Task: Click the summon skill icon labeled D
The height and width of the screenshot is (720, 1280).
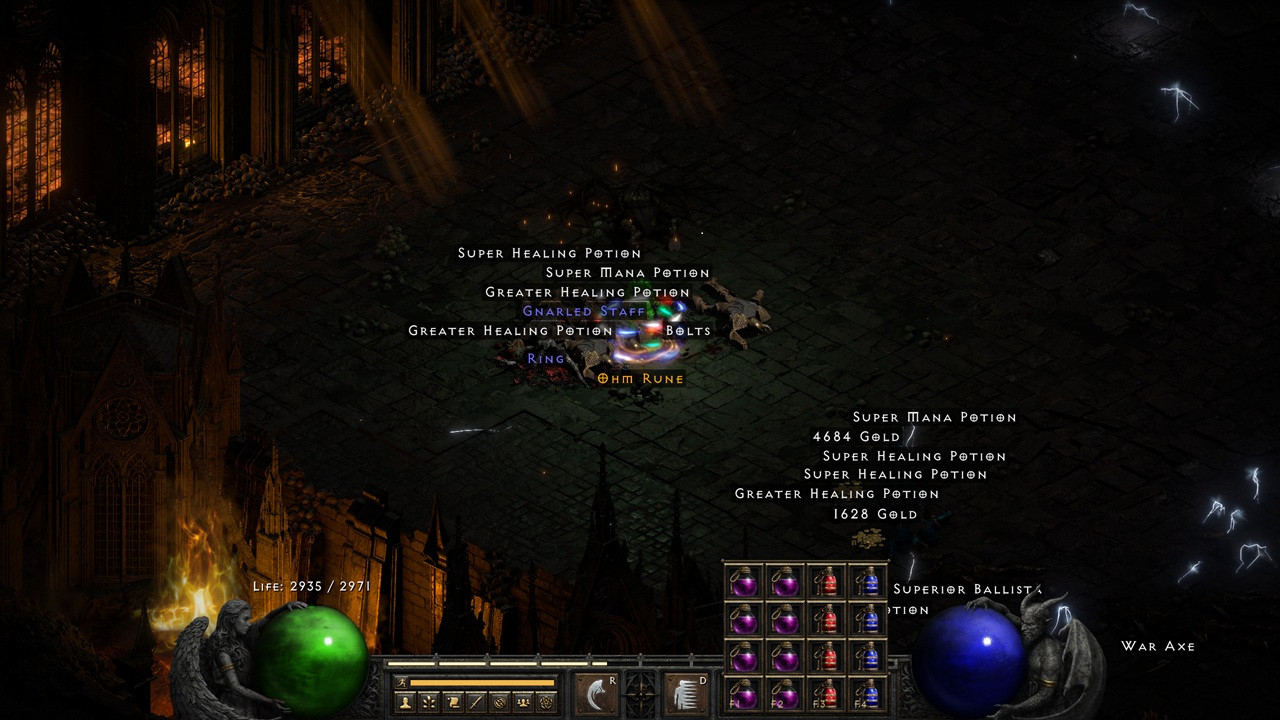Action: pyautogui.click(x=685, y=693)
